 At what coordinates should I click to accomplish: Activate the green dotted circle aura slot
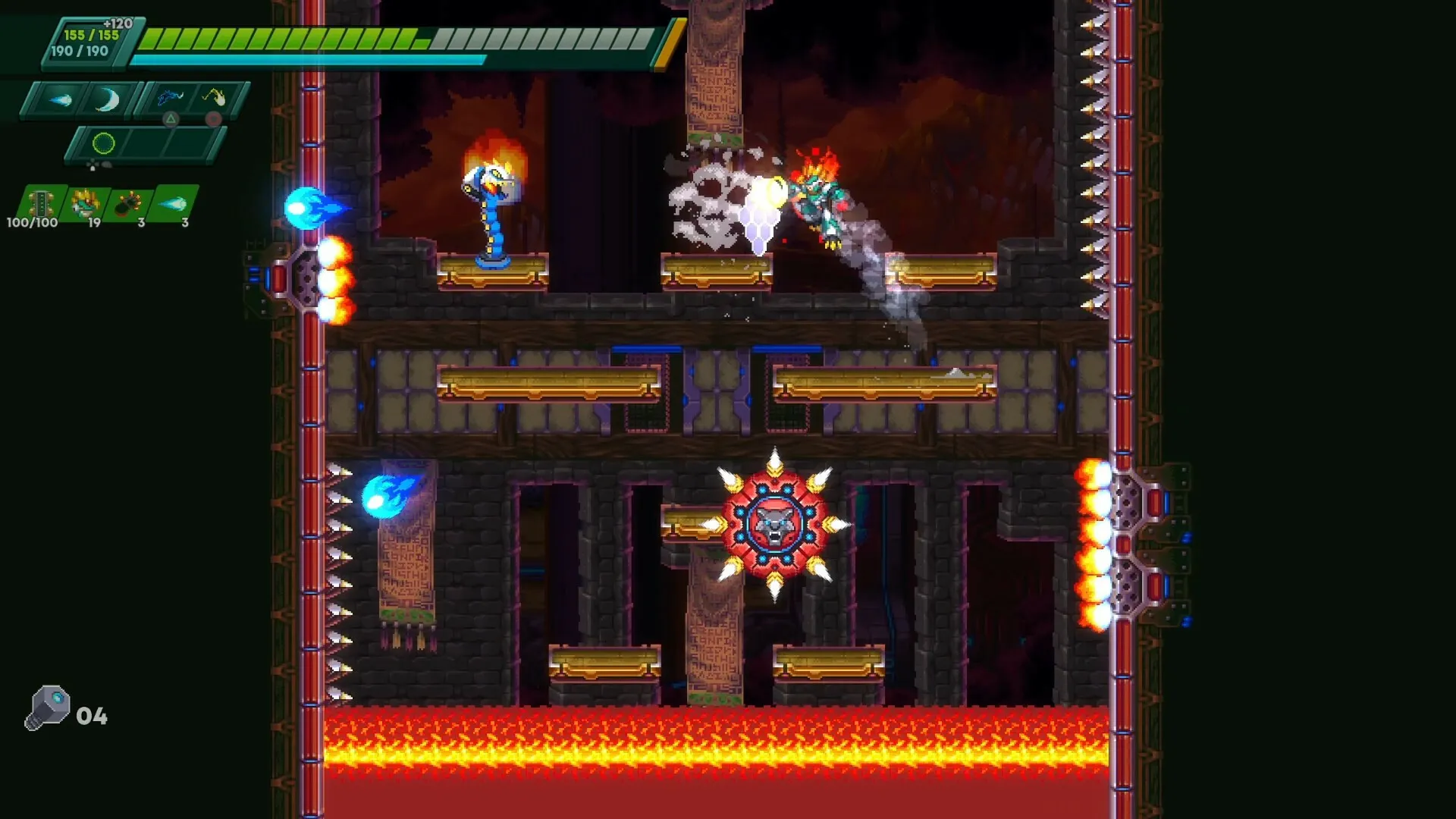point(103,142)
